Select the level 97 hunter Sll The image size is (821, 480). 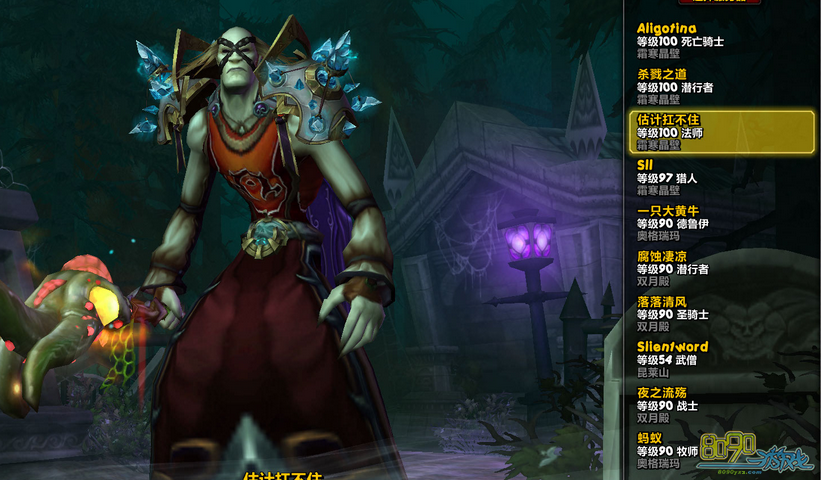tap(700, 177)
